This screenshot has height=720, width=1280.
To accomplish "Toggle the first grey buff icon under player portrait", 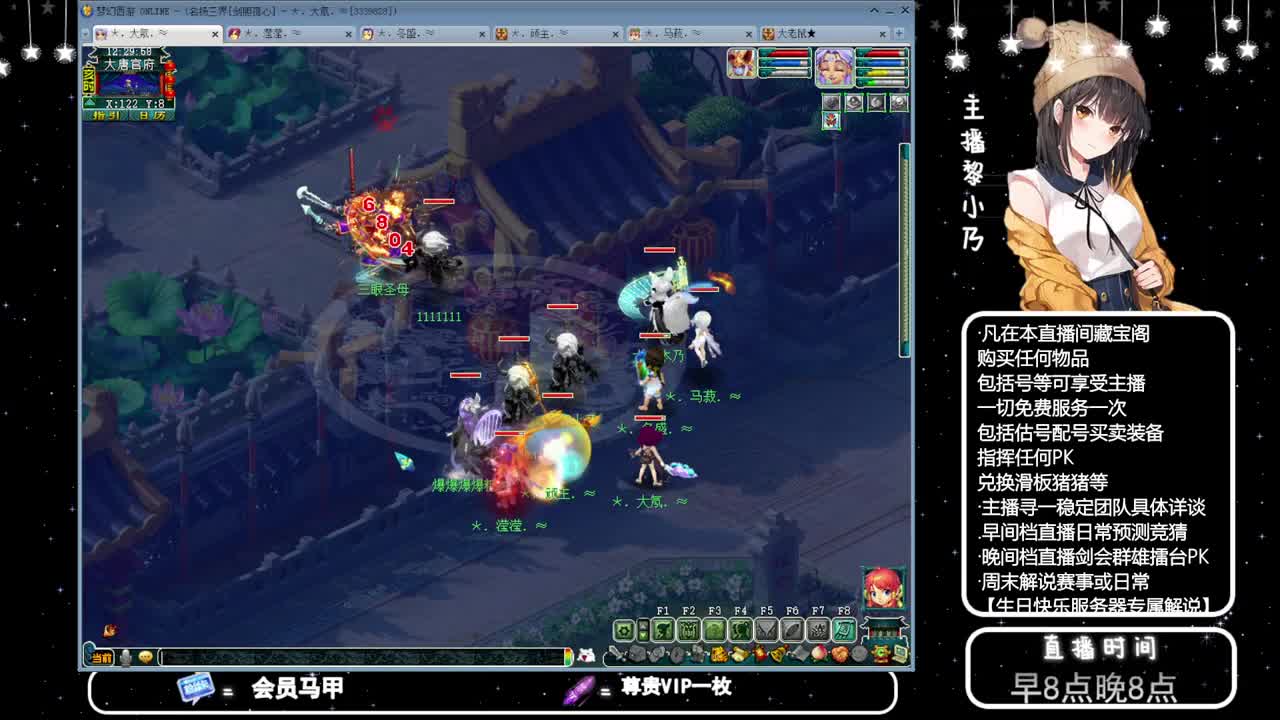I will click(831, 102).
